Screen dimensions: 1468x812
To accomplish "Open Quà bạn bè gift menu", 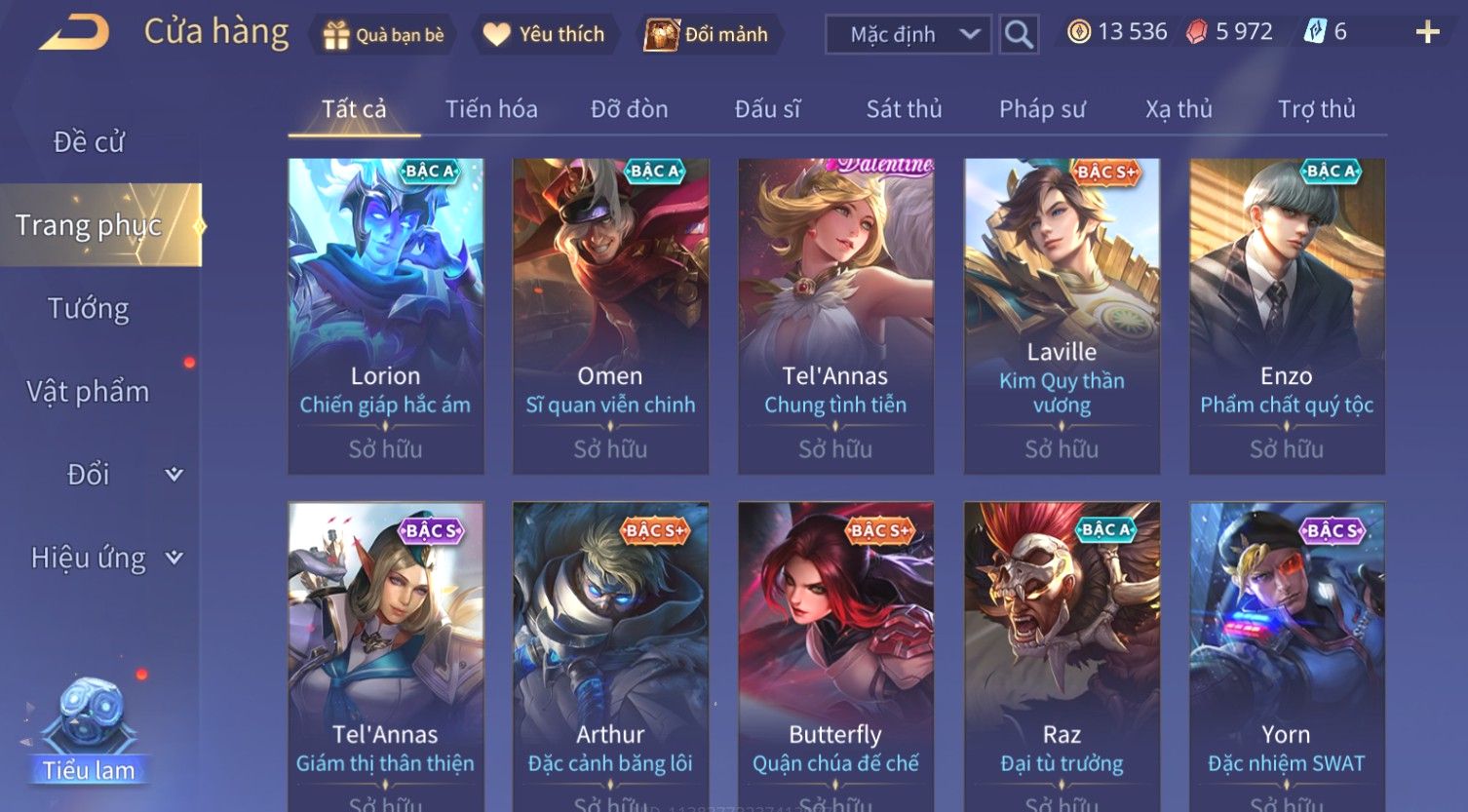I will coord(384,35).
